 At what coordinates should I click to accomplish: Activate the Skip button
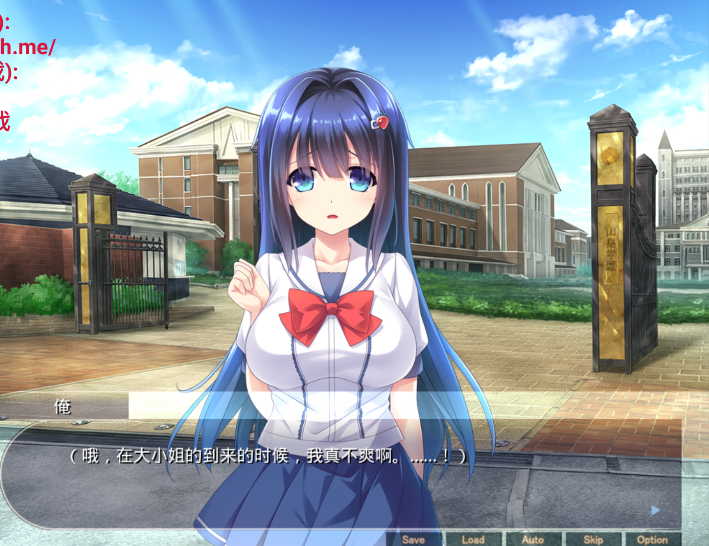click(593, 539)
